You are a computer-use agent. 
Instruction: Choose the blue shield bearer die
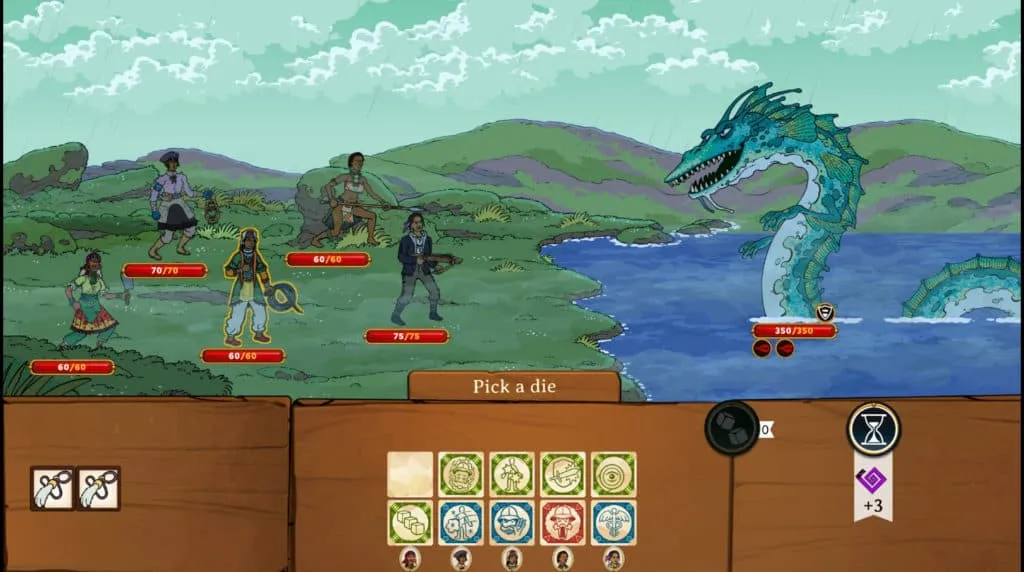coord(461,522)
